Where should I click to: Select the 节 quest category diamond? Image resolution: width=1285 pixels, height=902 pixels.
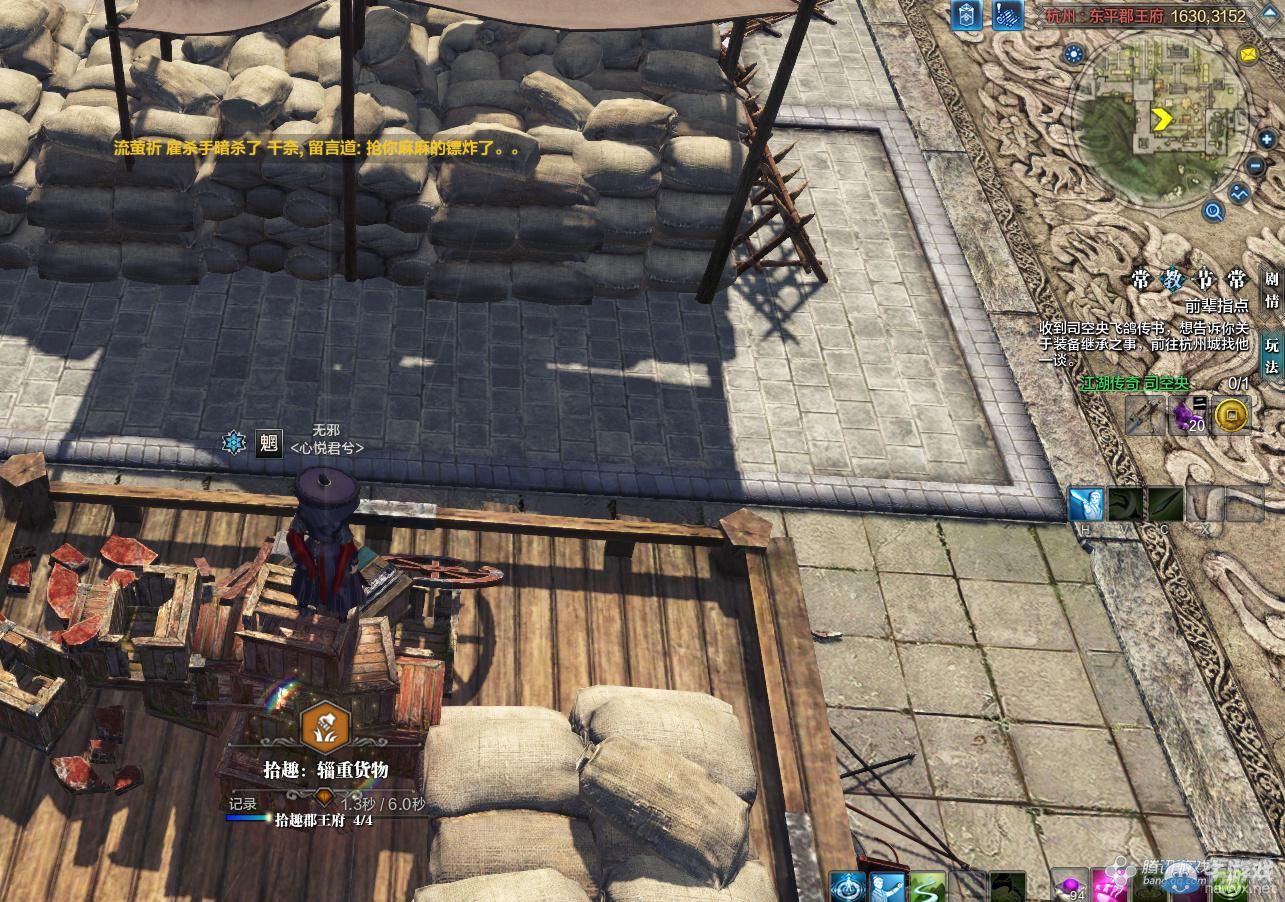[1205, 280]
